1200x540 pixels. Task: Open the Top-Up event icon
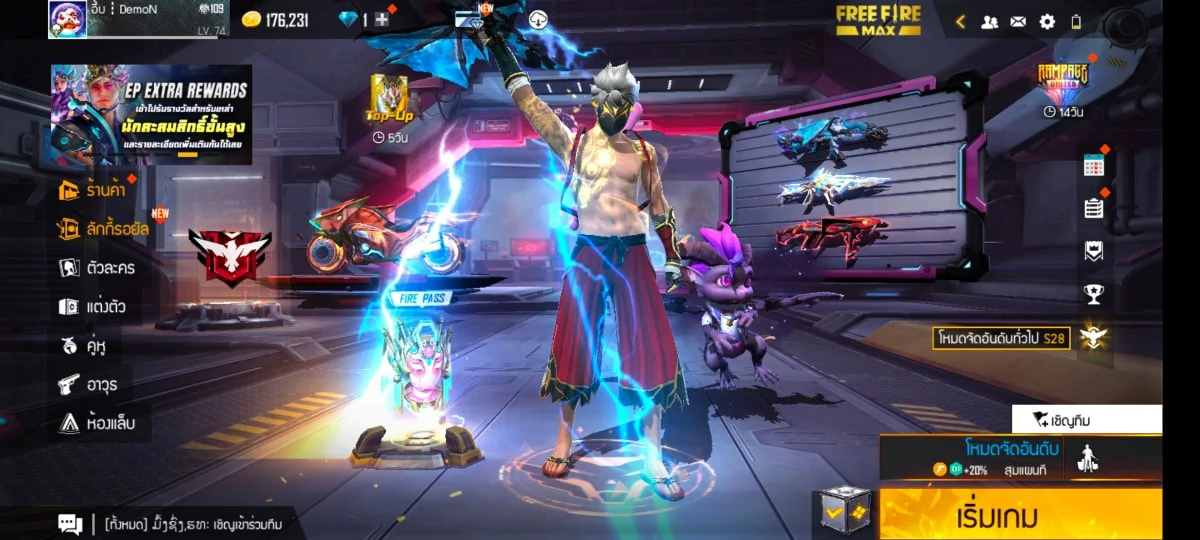(390, 103)
